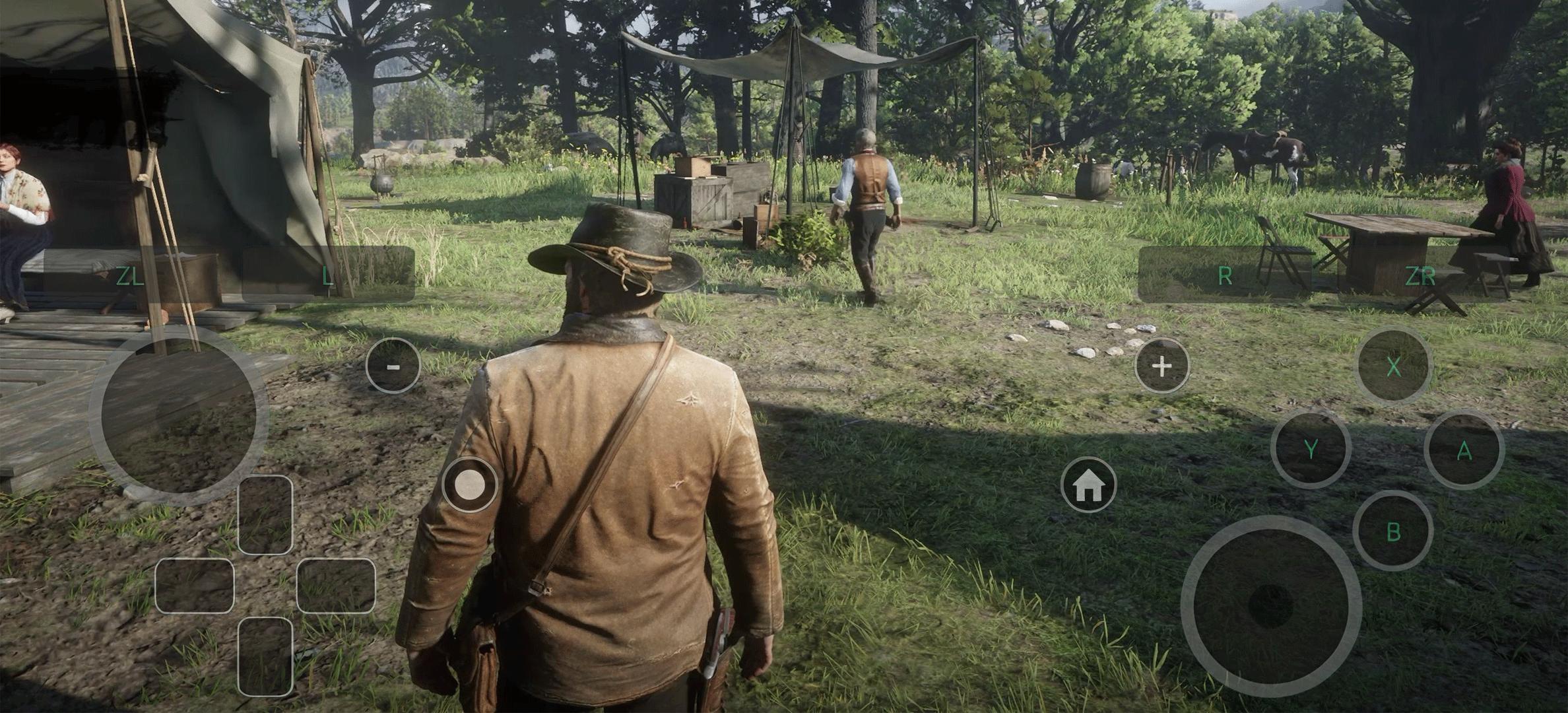
Task: Click the right analog stick pad
Action: tap(1271, 606)
